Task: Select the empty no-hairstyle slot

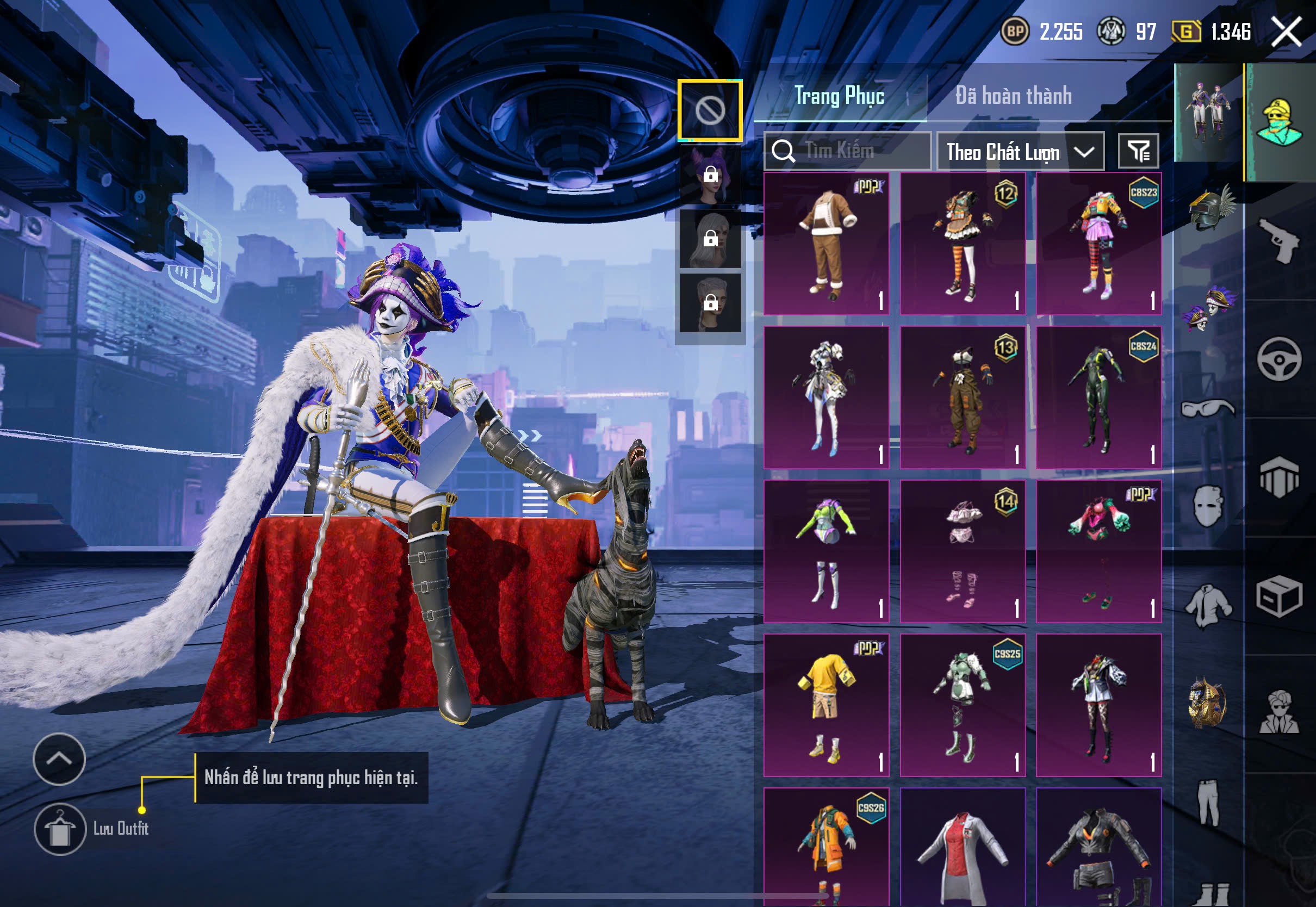Action: pyautogui.click(x=710, y=110)
